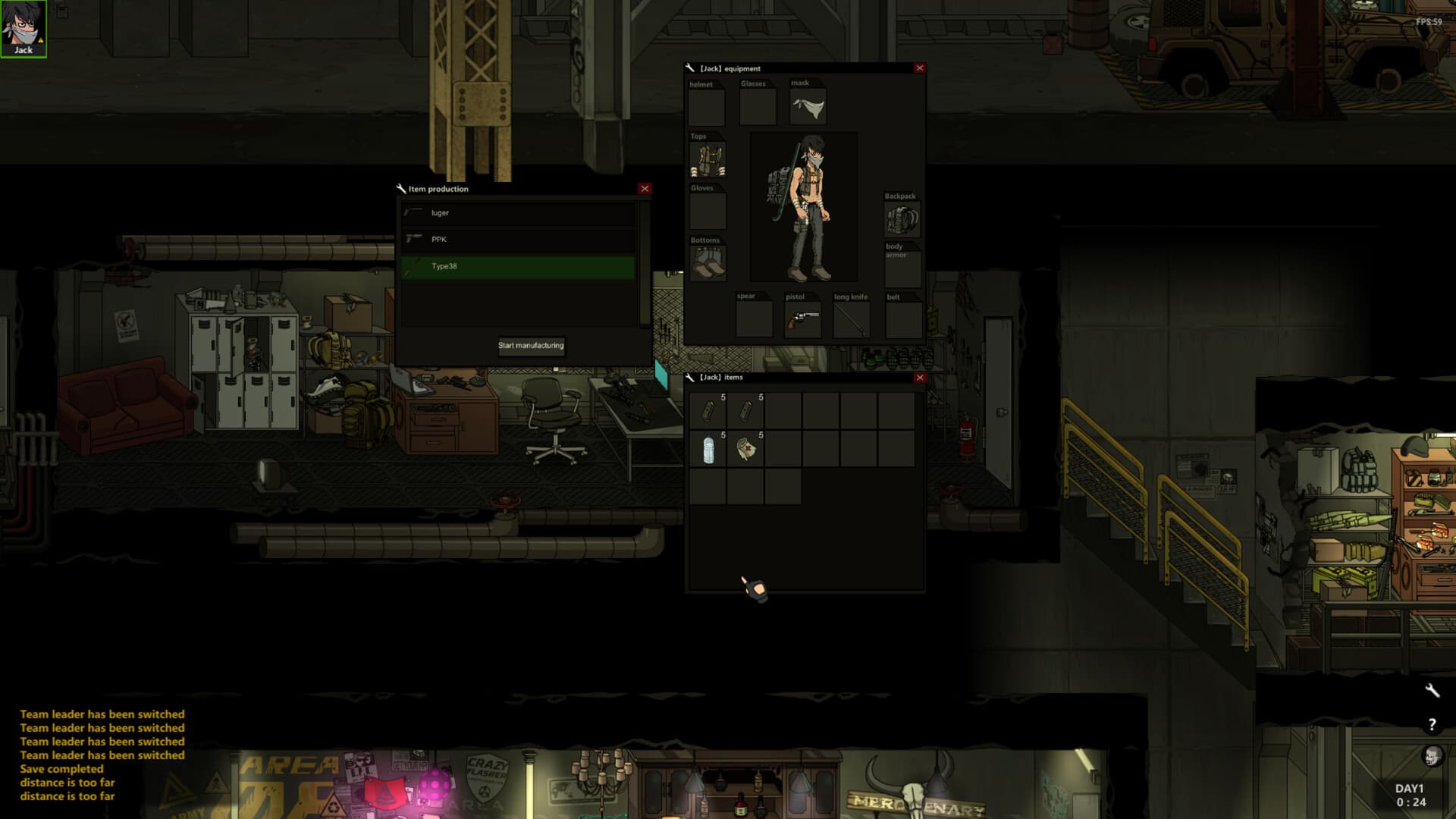Click the zombie head icon
This screenshot has width=1456, height=819.
(x=1432, y=756)
